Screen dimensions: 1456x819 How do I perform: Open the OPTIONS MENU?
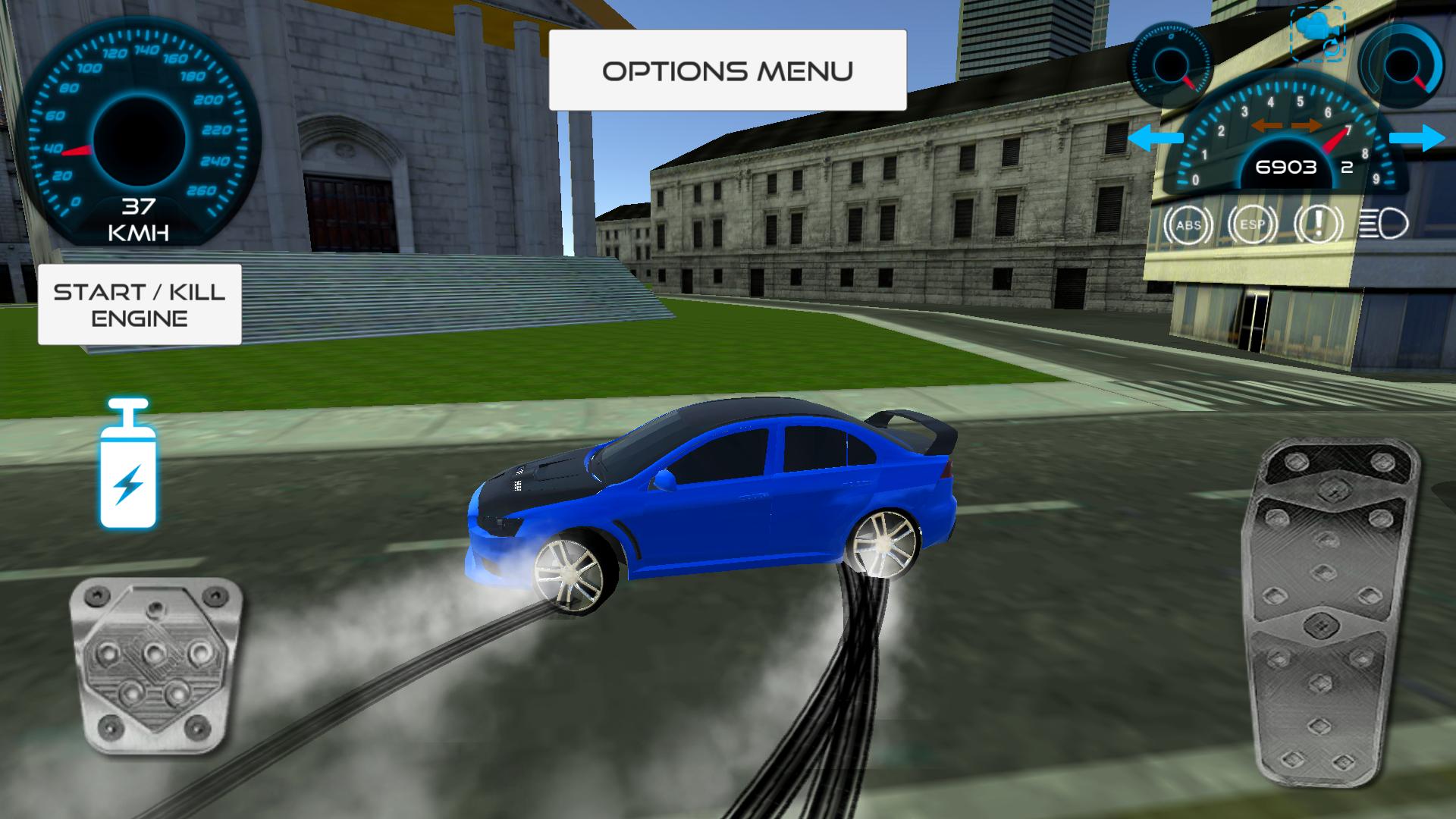pos(728,70)
